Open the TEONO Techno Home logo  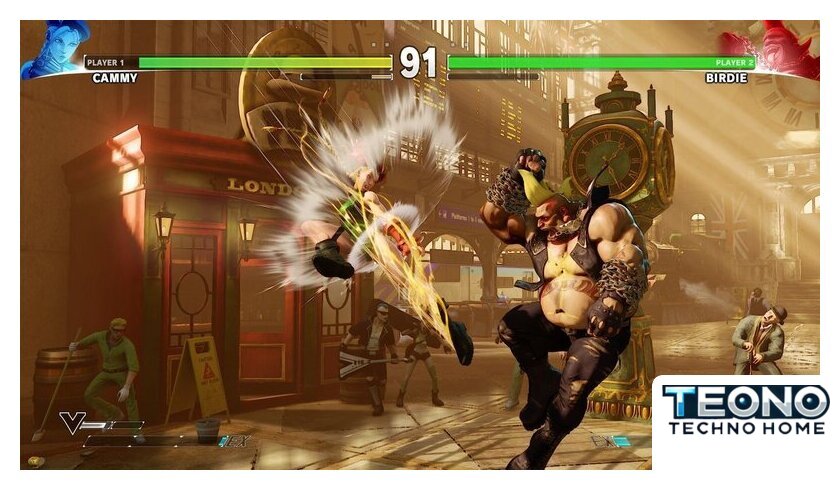(745, 410)
